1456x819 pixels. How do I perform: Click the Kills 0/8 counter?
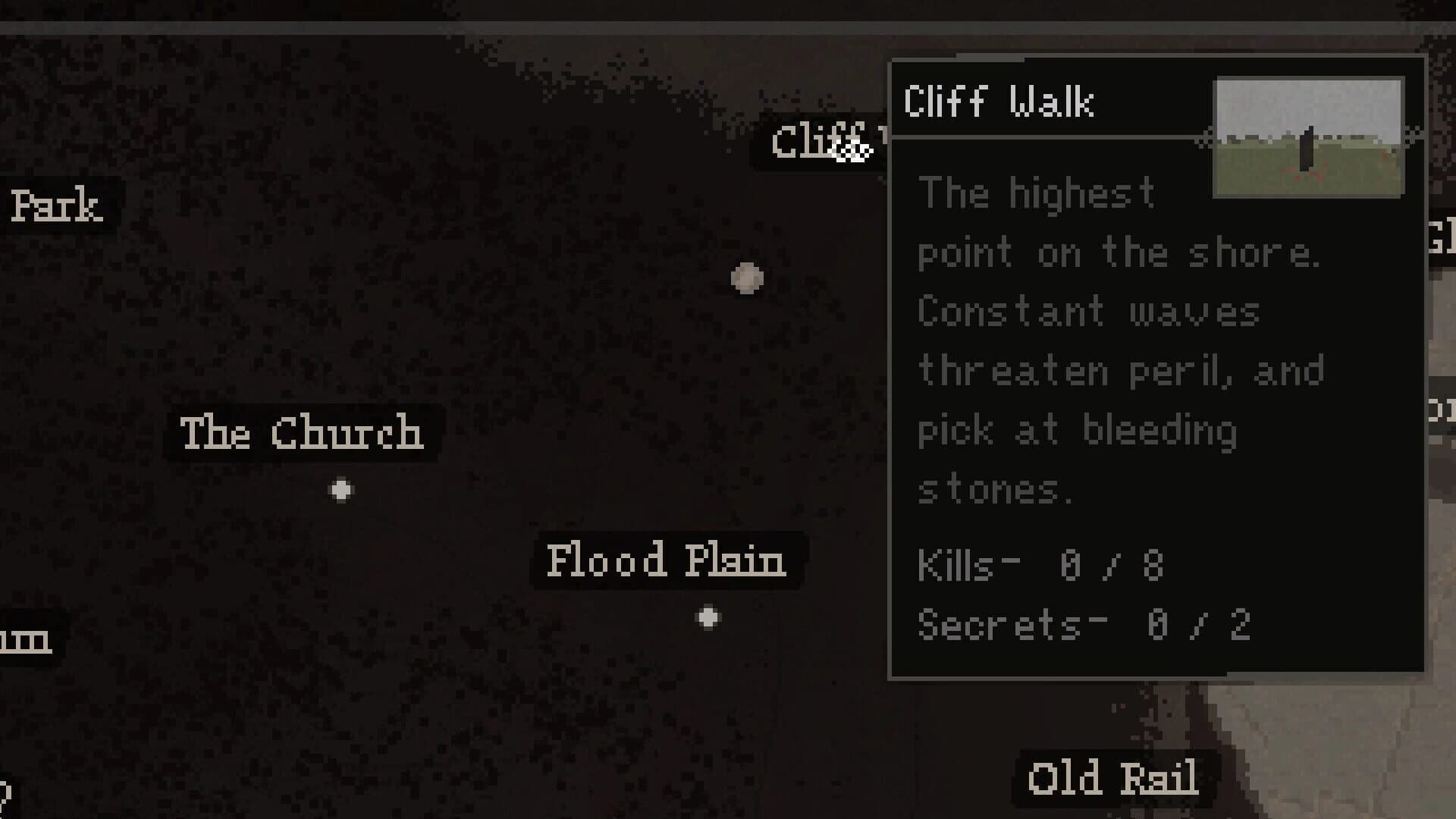click(1040, 565)
